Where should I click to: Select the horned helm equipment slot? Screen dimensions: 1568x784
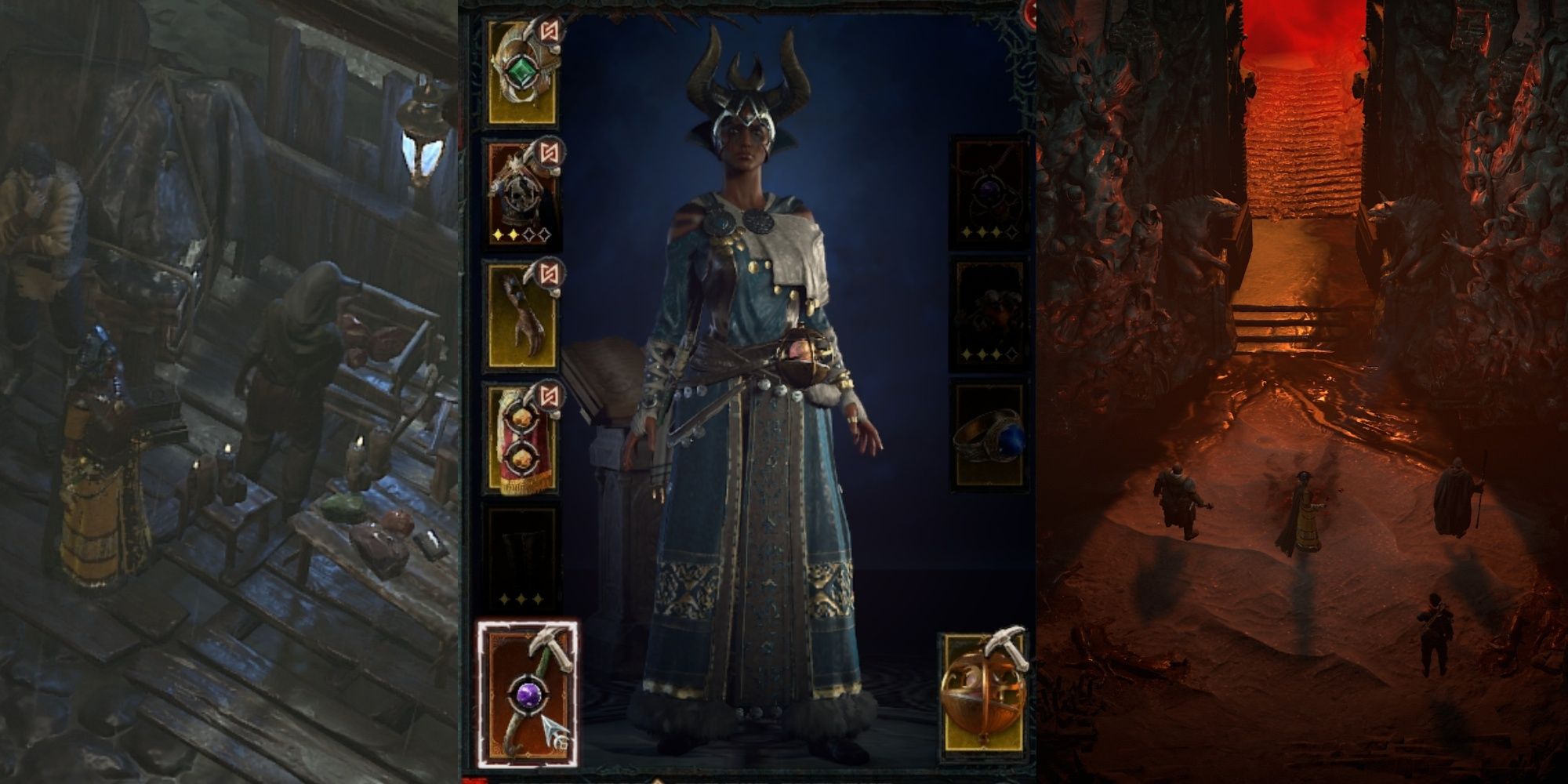(521, 67)
